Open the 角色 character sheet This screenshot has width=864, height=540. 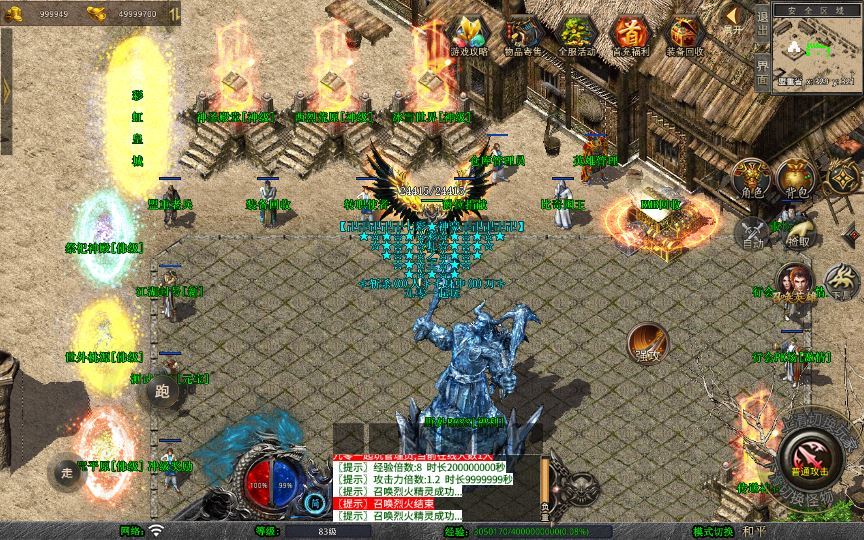tap(751, 178)
